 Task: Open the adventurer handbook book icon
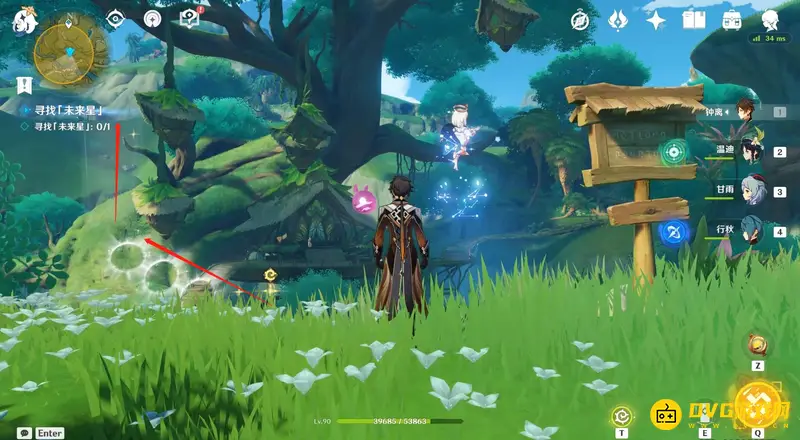(694, 20)
